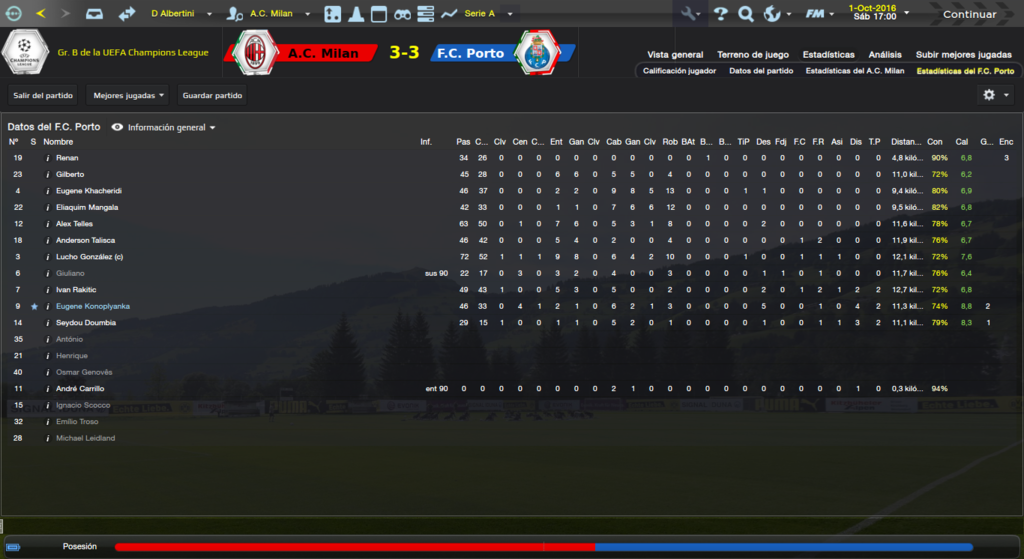1024x559 pixels.
Task: Open Lucho González player row
Action: click(91, 257)
